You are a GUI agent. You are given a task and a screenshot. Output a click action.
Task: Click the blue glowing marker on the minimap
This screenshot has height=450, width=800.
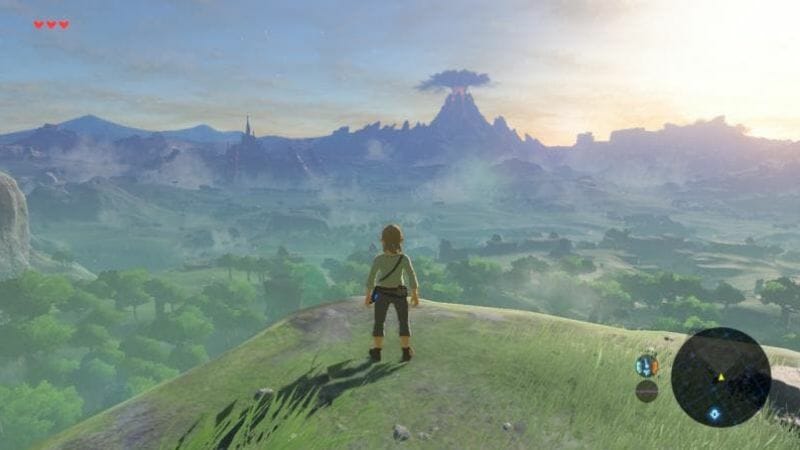[x=714, y=413]
